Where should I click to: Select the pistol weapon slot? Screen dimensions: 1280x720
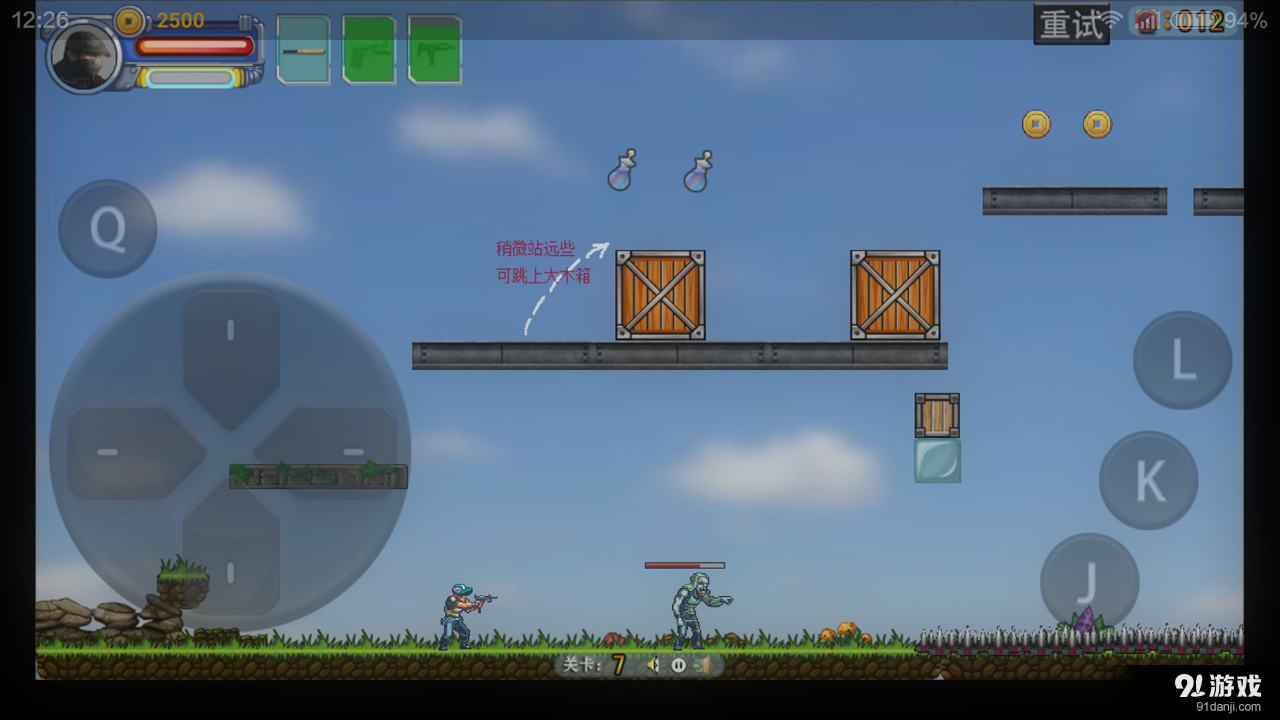(x=368, y=50)
